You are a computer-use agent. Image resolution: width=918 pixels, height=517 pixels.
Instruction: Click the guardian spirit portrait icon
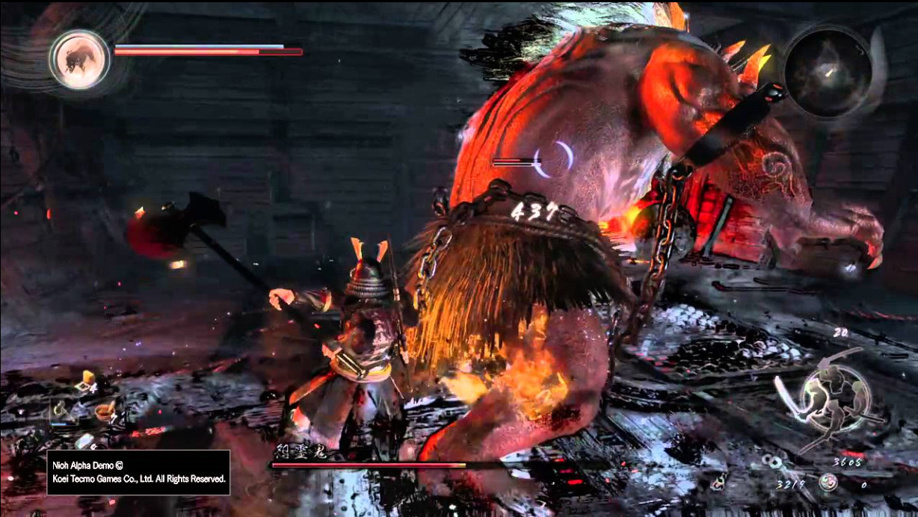coord(80,57)
